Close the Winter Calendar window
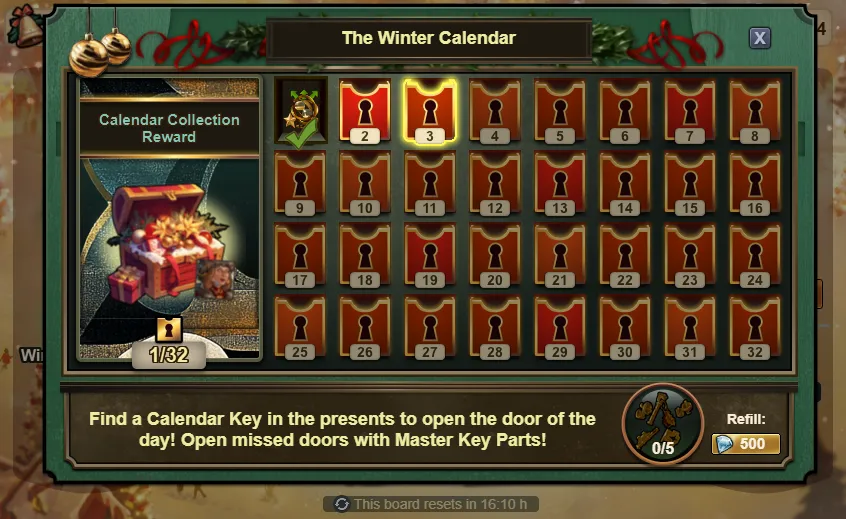 [x=760, y=38]
